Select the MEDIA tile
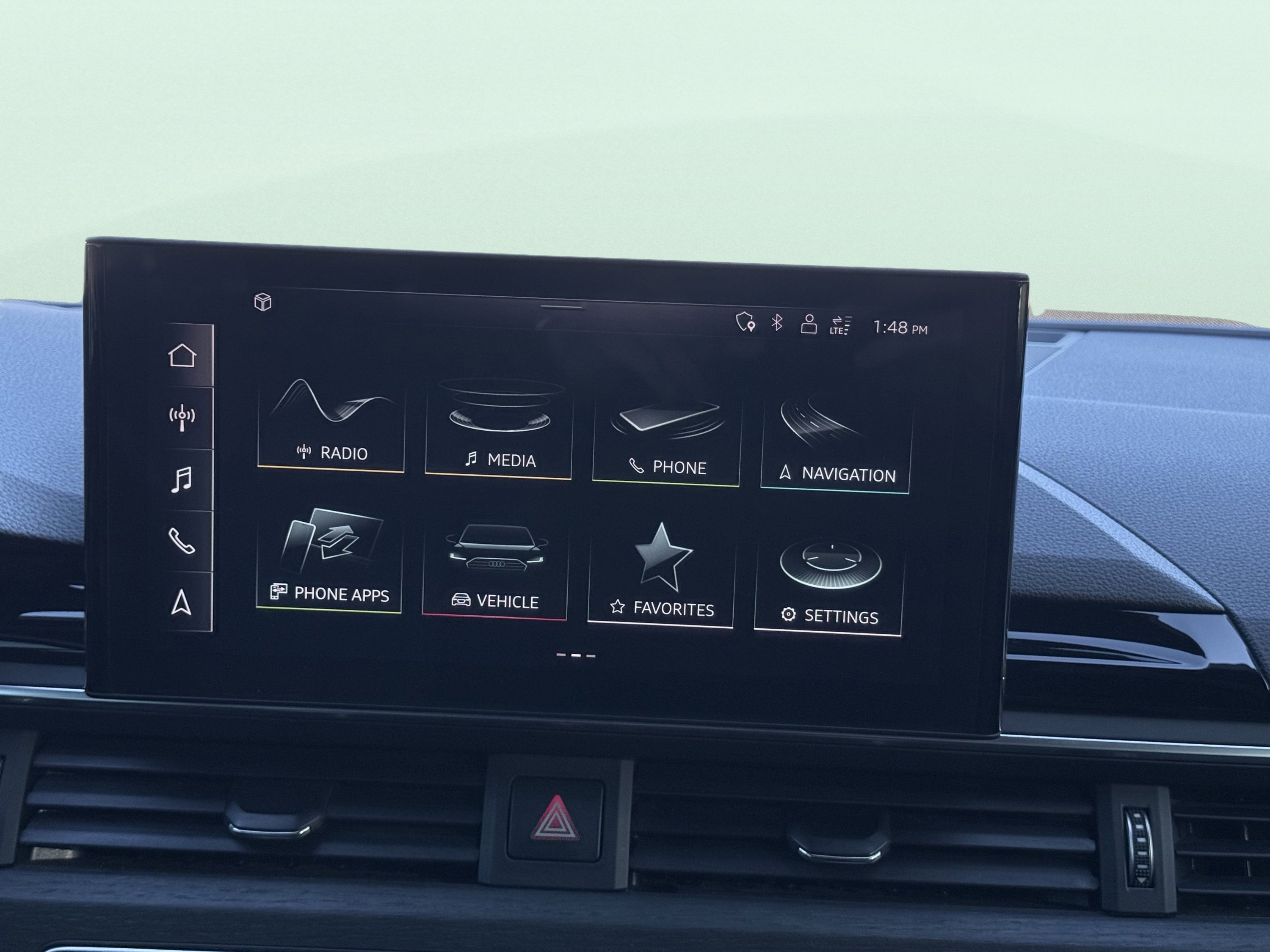This screenshot has height=952, width=1270. pos(498,430)
